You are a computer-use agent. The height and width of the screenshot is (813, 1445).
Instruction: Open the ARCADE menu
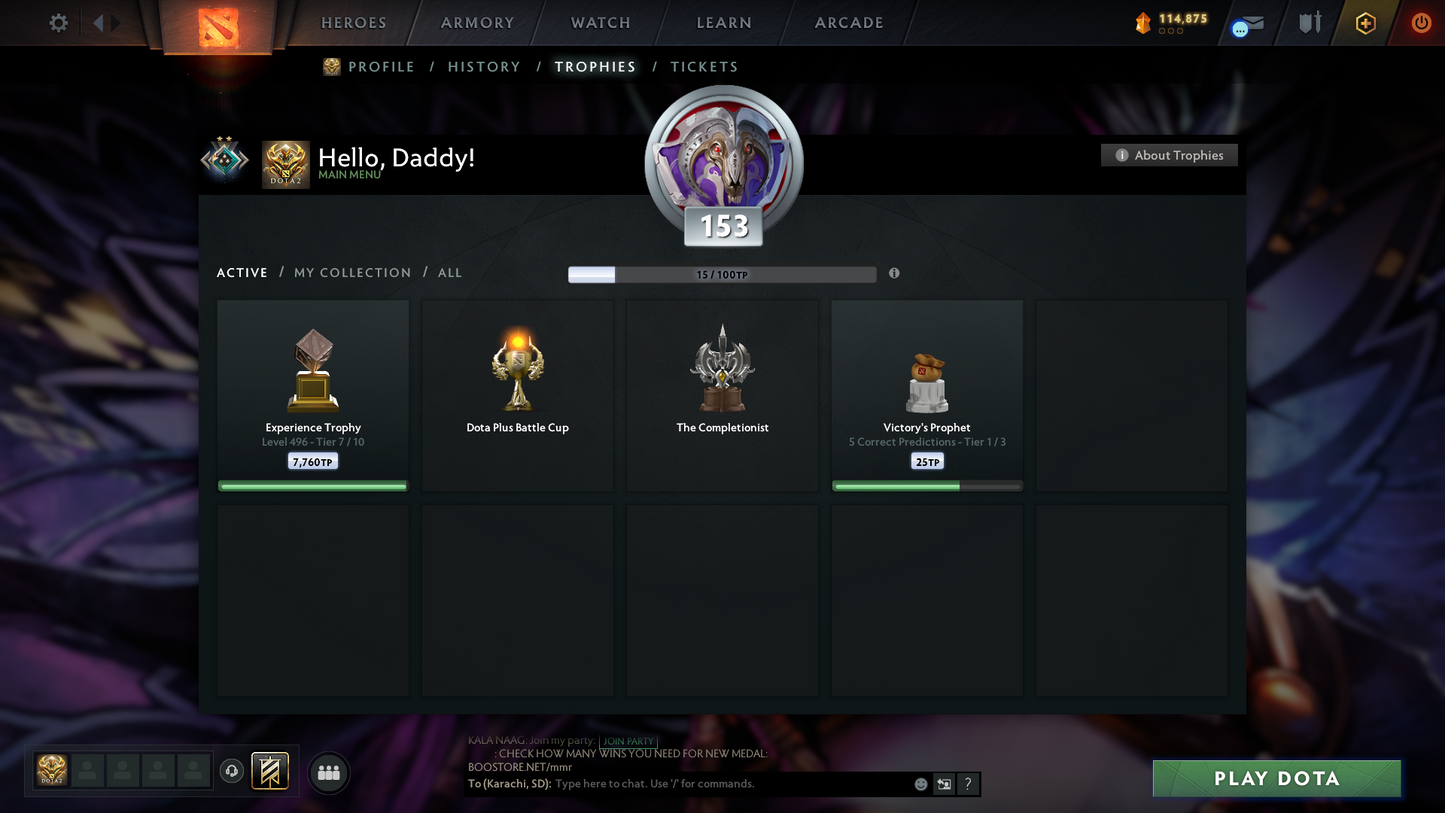click(x=848, y=22)
